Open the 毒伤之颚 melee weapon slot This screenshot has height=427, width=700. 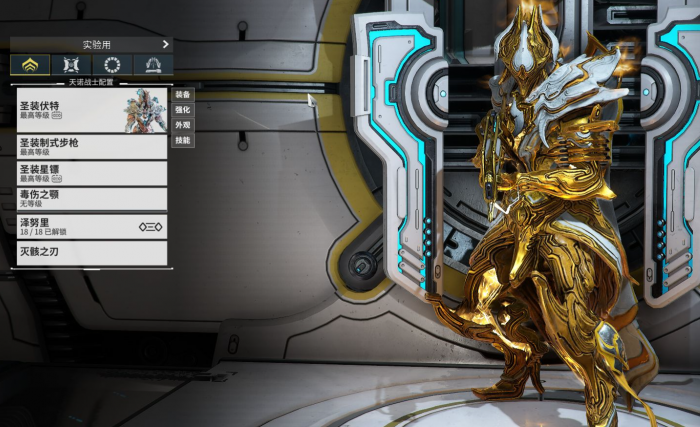pyautogui.click(x=91, y=198)
